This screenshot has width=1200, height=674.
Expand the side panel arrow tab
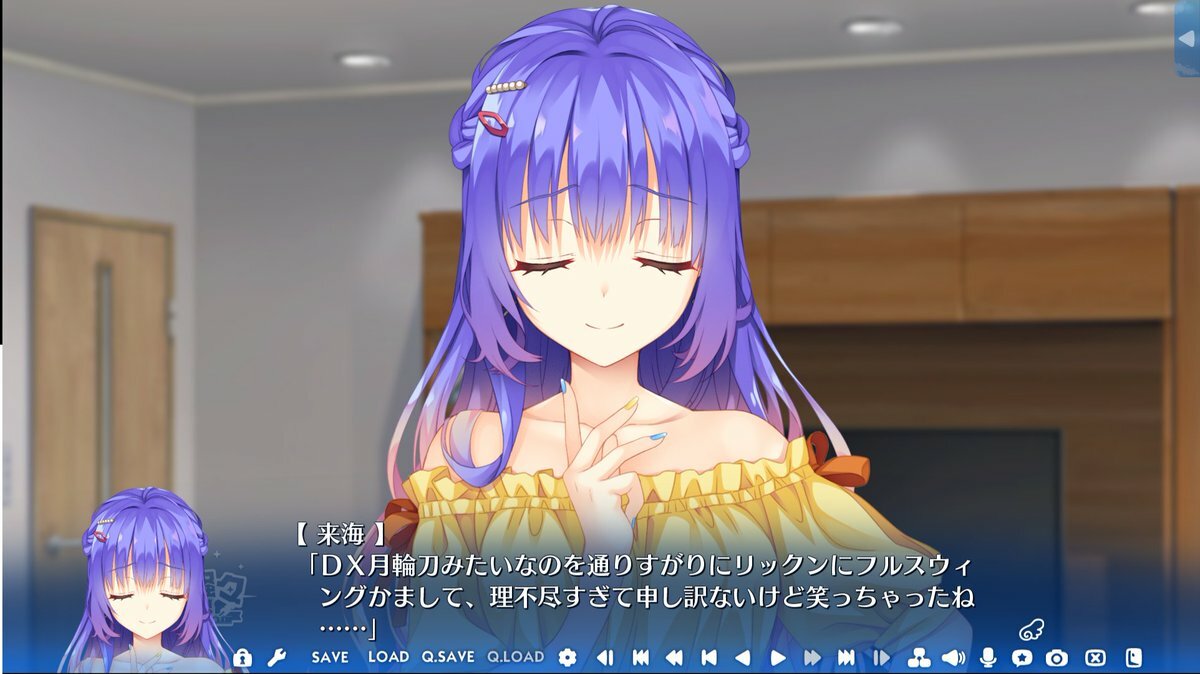1187,38
